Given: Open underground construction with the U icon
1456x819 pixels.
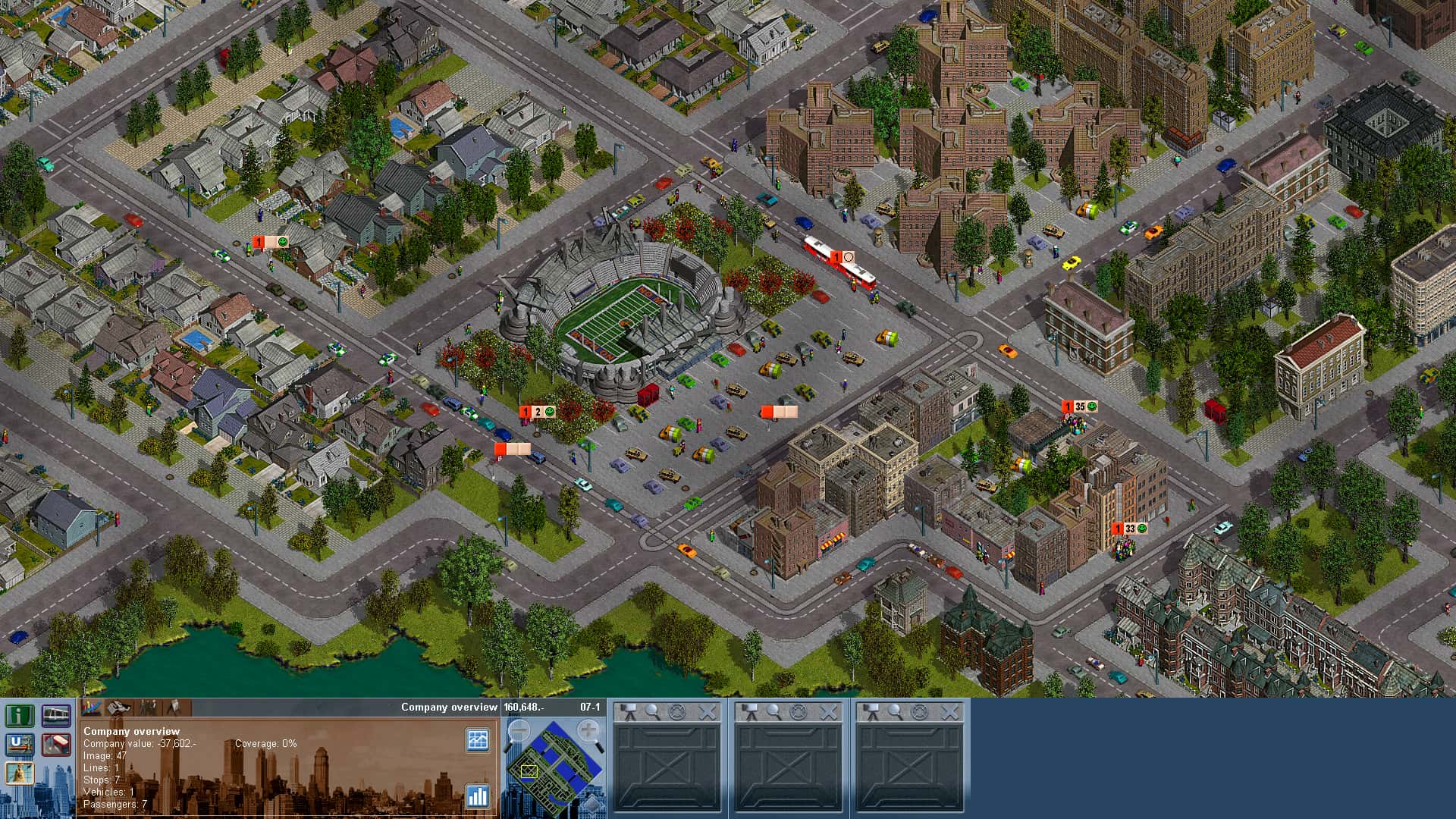Looking at the screenshot, I should pyautogui.click(x=20, y=744).
